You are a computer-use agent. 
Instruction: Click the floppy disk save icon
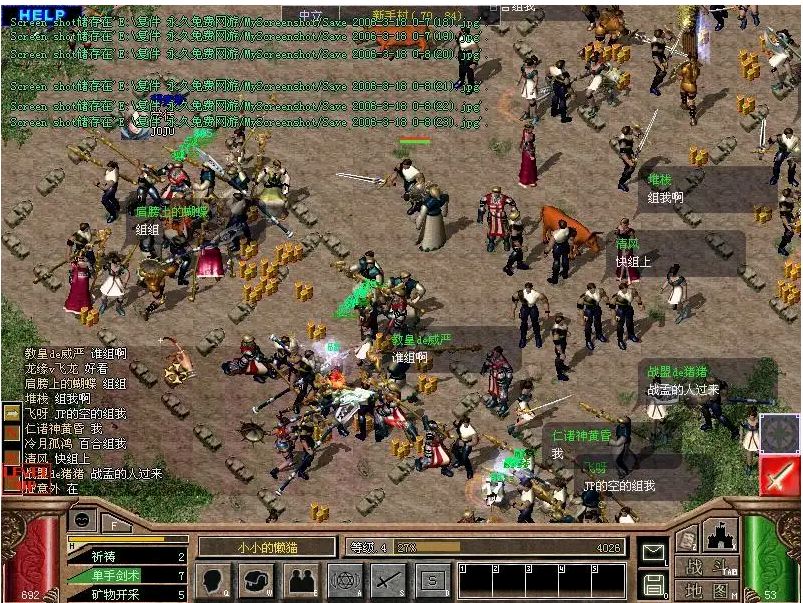[654, 583]
